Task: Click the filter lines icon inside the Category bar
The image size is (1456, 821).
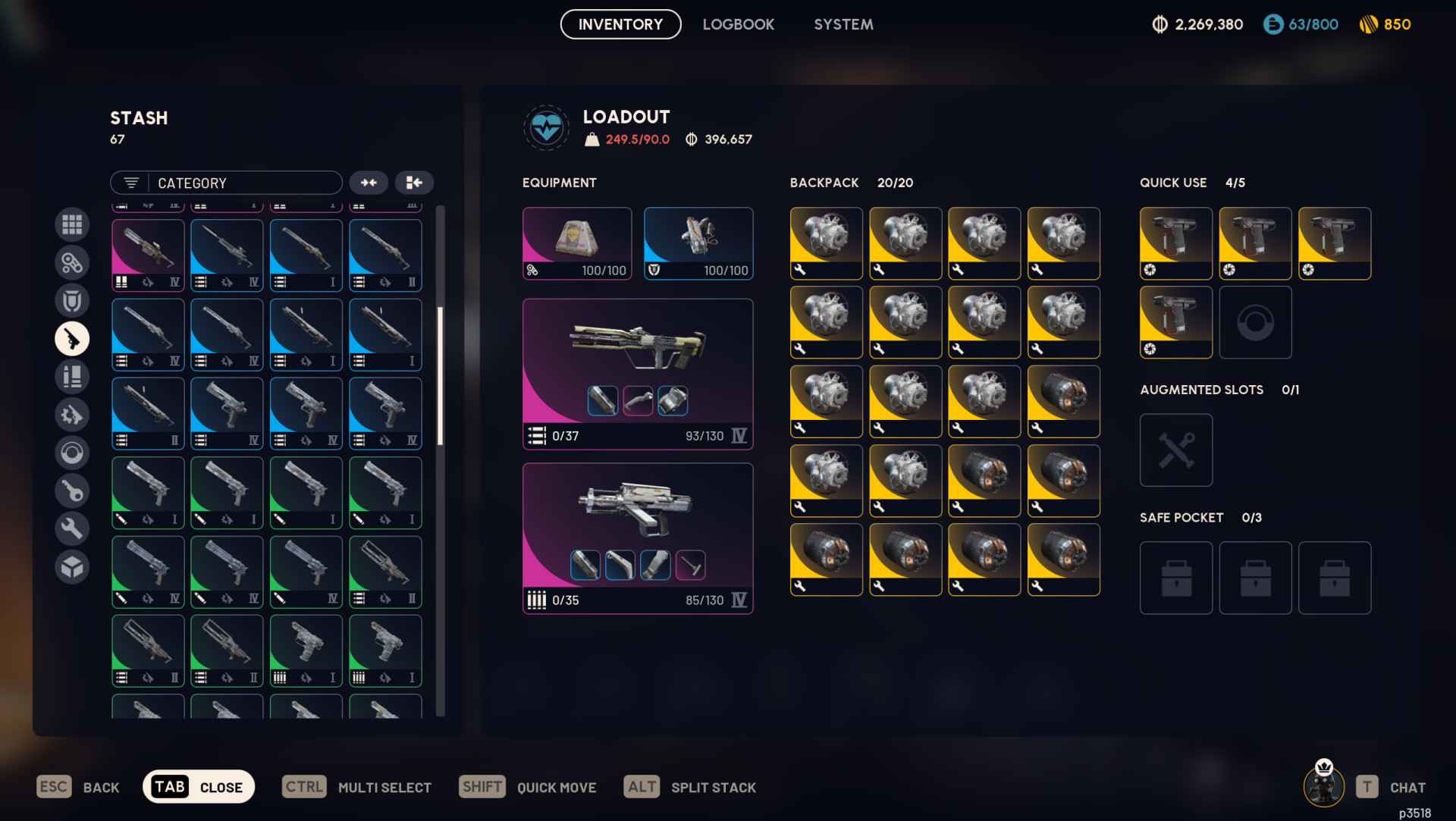Action: [130, 183]
